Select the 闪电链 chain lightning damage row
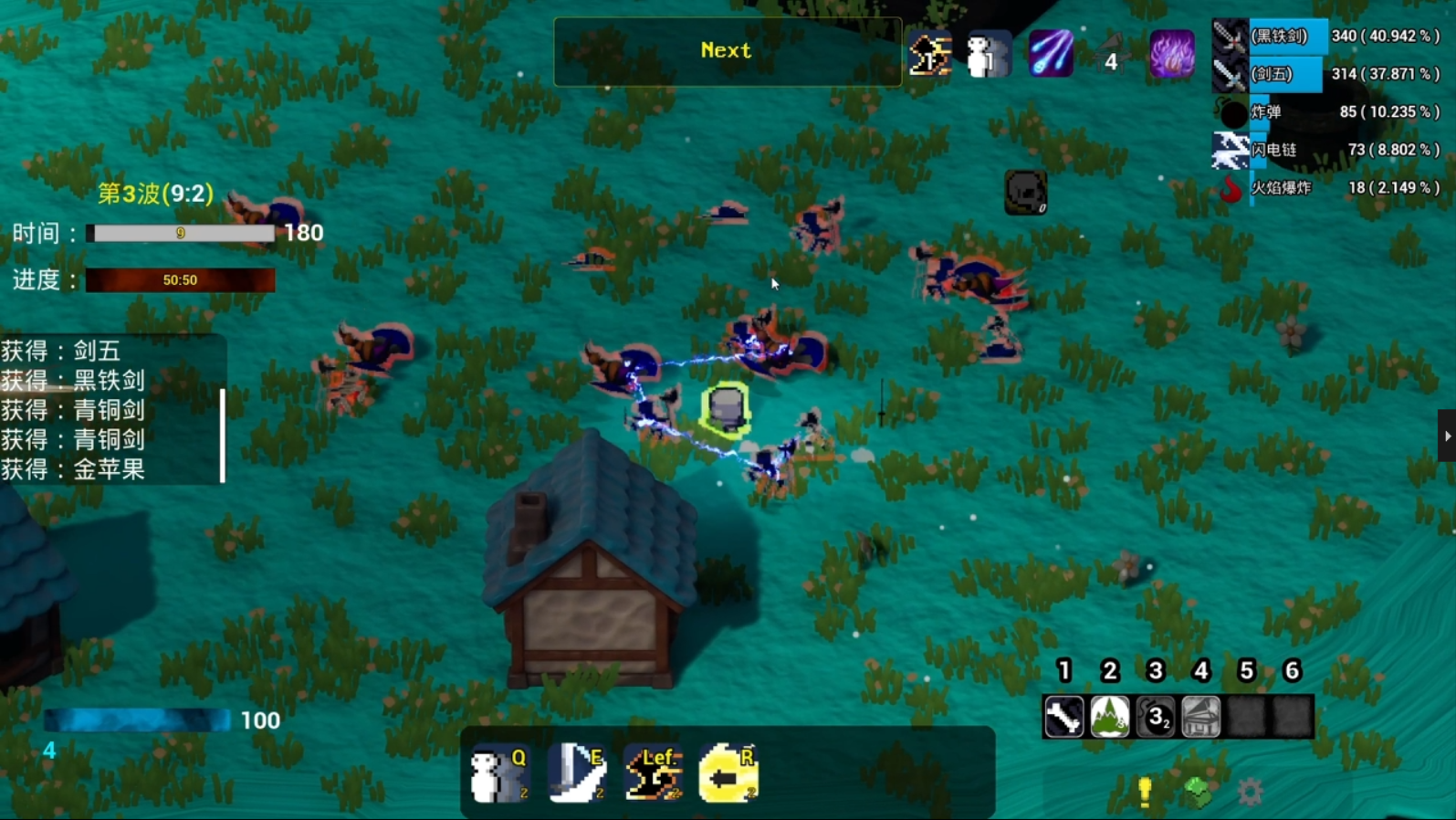This screenshot has height=820, width=1456. point(1326,150)
